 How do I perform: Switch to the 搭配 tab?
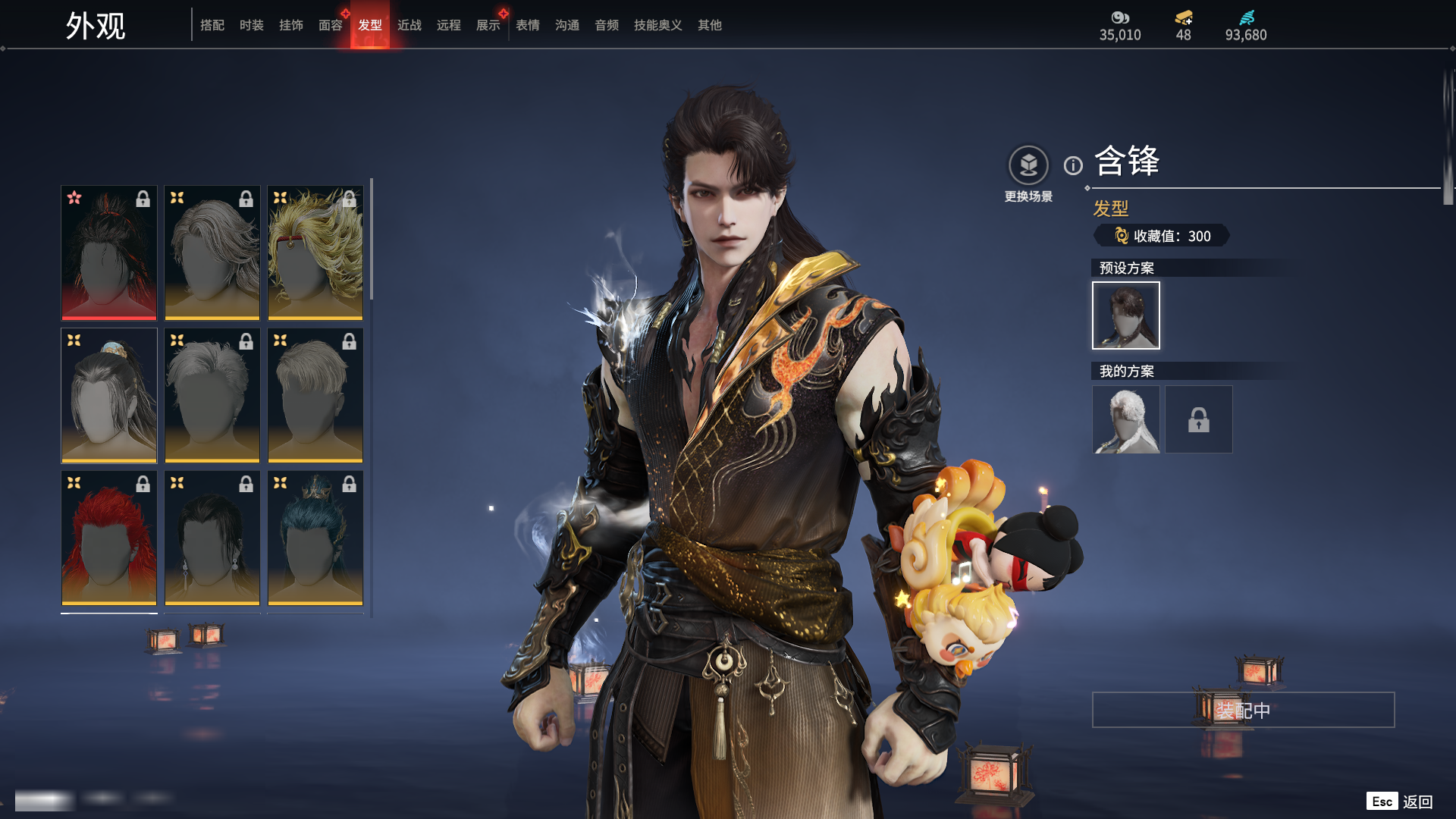point(212,25)
